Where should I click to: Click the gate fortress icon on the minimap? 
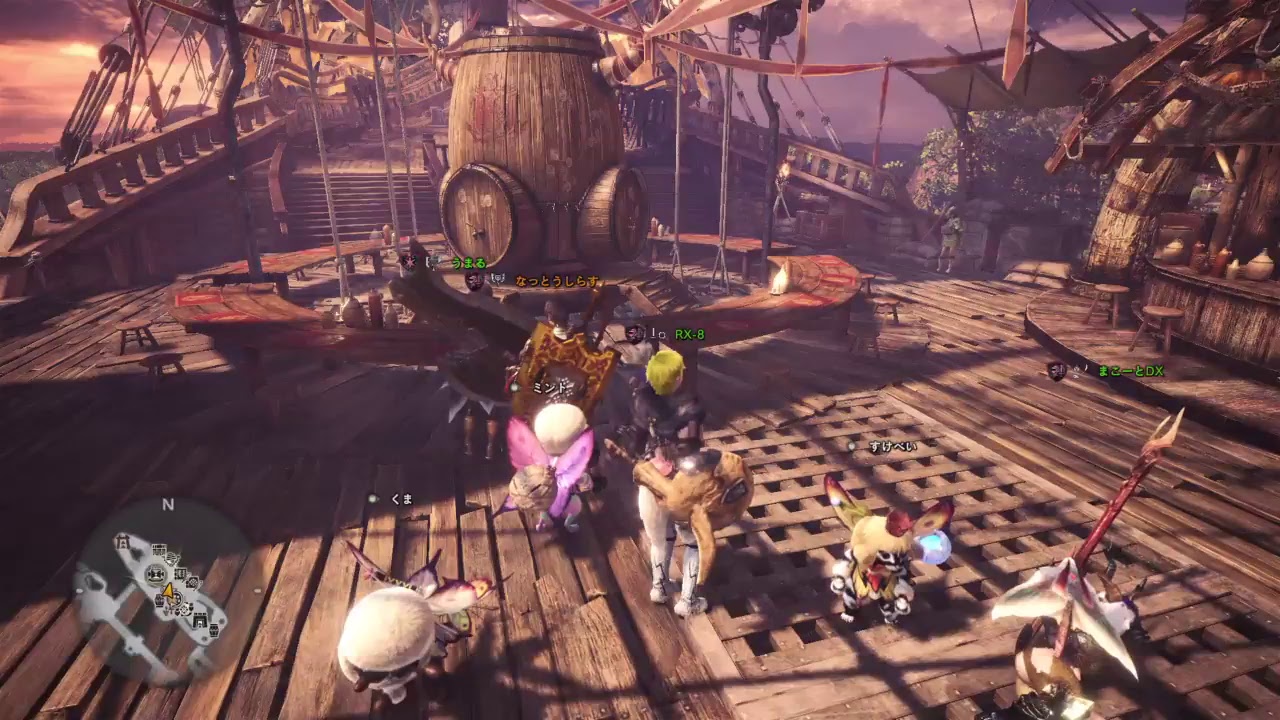(200, 620)
